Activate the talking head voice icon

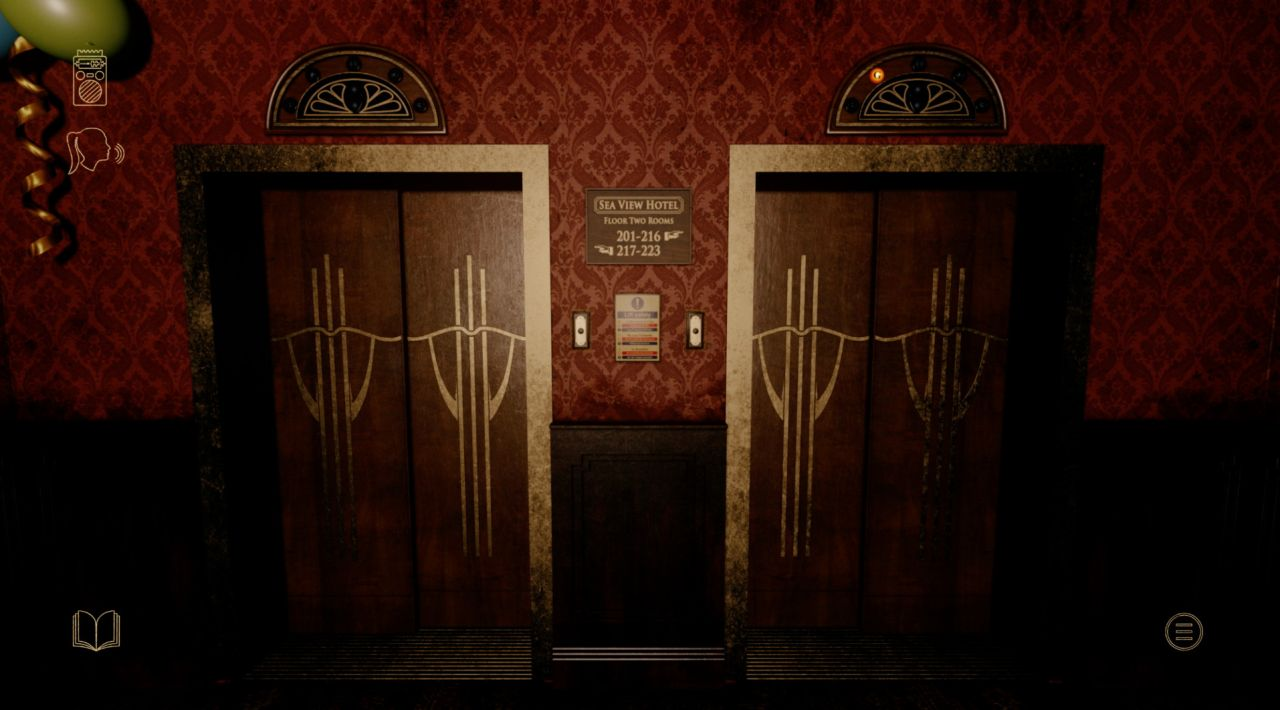tap(93, 150)
